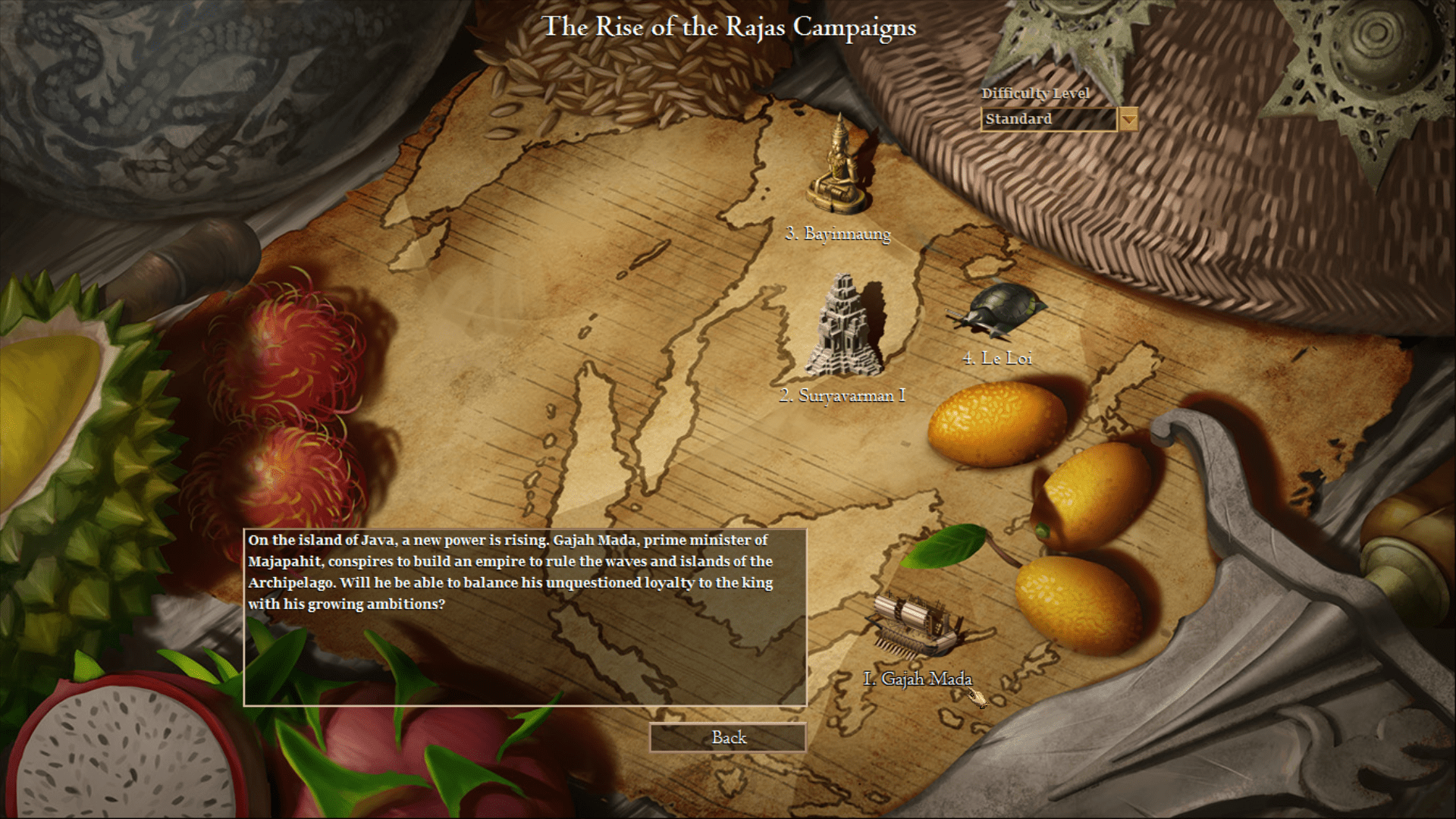The width and height of the screenshot is (1456, 819).
Task: Click the dropdown arrow beside Standard
Action: click(x=1131, y=119)
